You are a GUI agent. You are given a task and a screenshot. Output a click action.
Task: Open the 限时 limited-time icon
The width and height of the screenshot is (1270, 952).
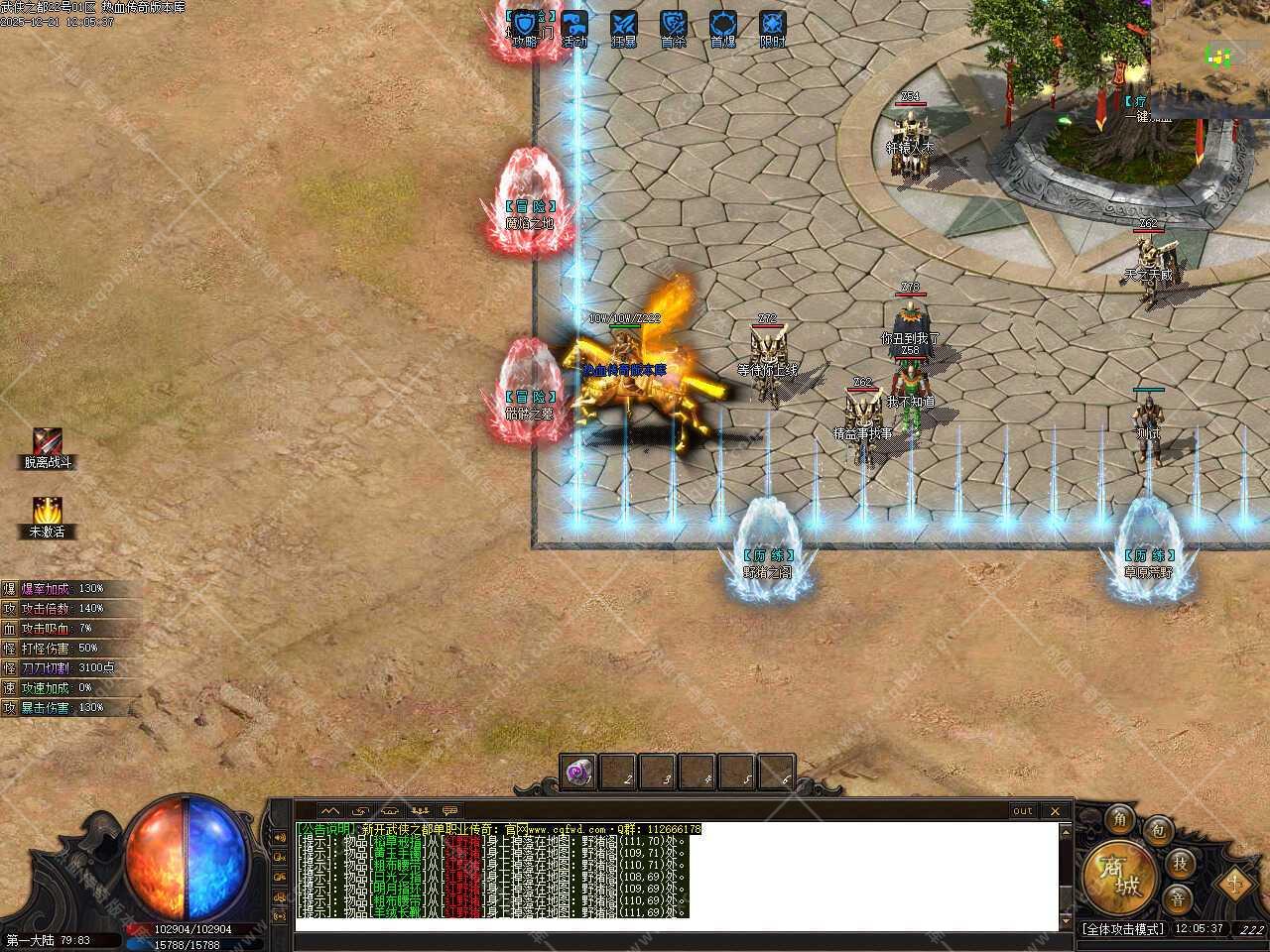coord(773,26)
